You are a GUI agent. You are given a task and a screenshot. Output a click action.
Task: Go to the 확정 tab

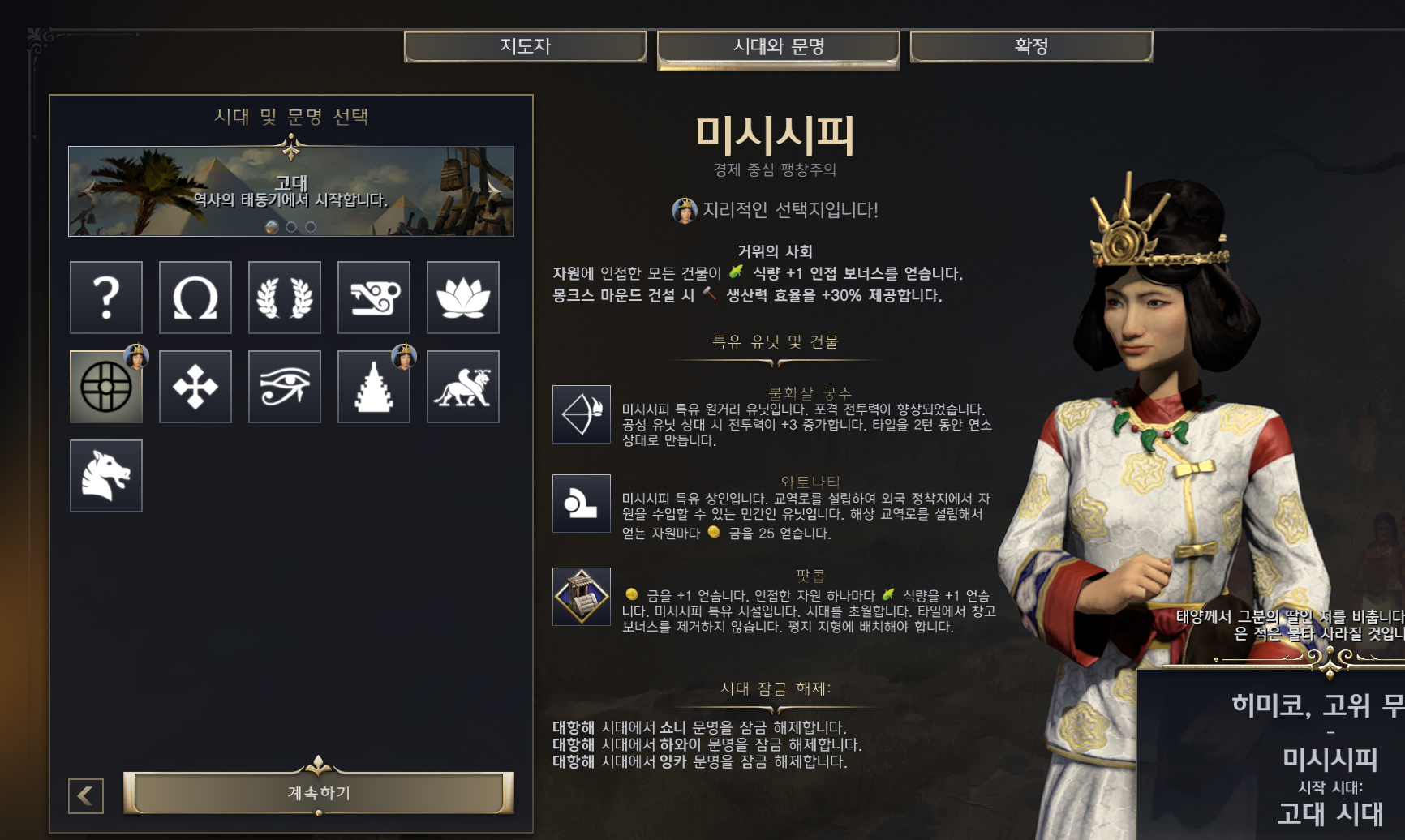coord(1030,46)
